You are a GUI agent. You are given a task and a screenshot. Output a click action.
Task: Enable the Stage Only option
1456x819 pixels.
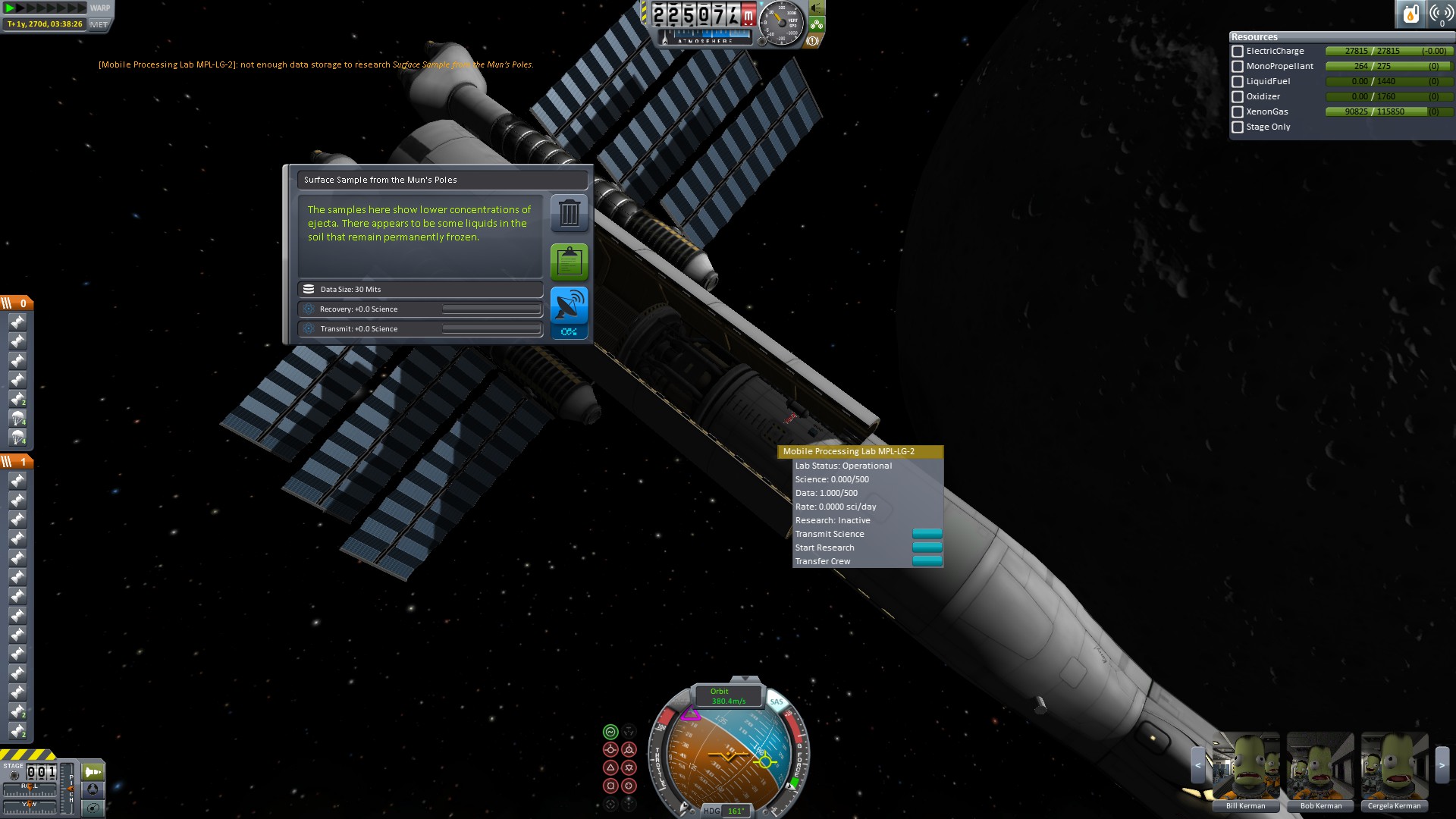click(1238, 127)
